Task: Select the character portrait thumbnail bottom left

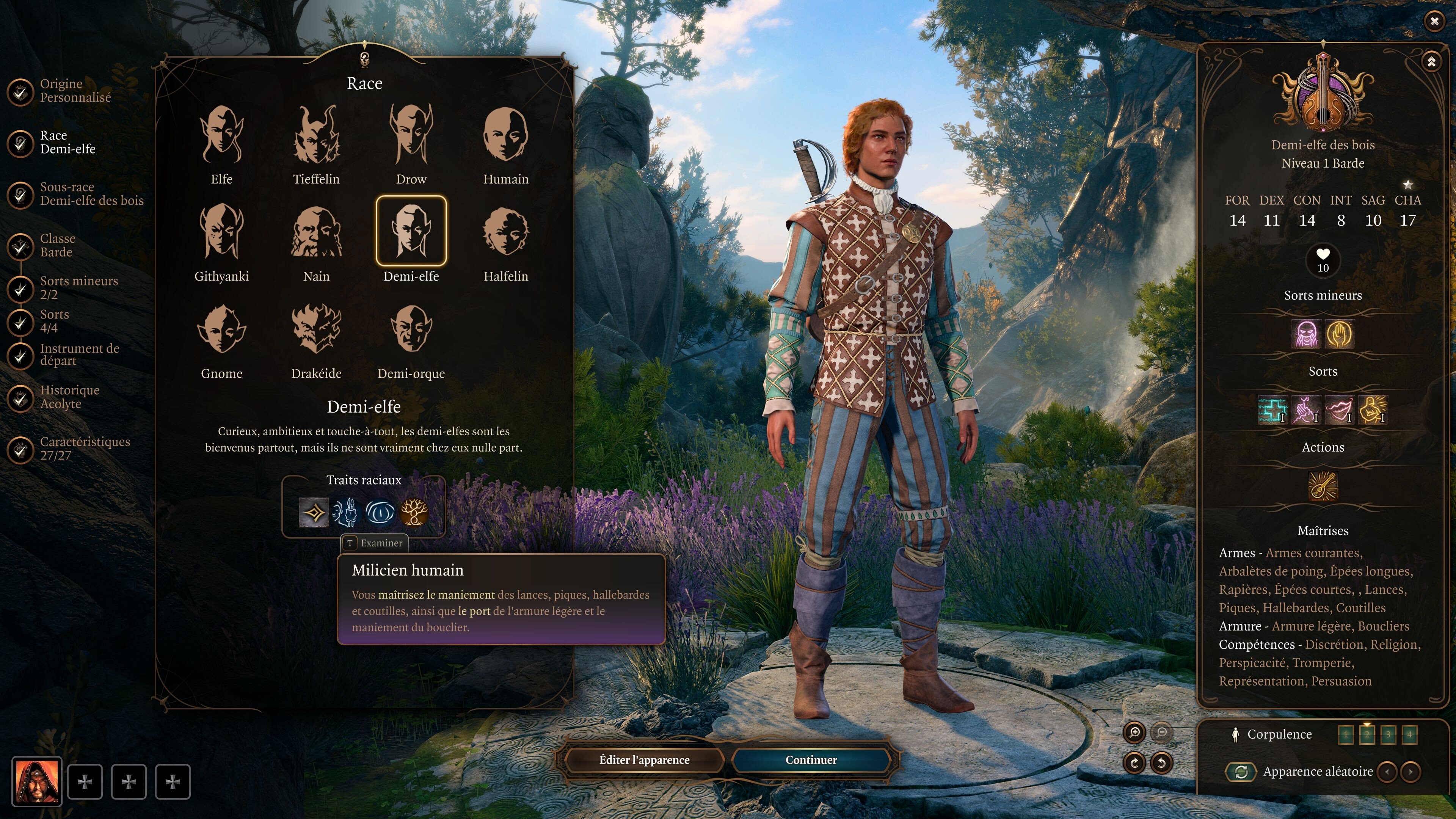Action: click(37, 781)
